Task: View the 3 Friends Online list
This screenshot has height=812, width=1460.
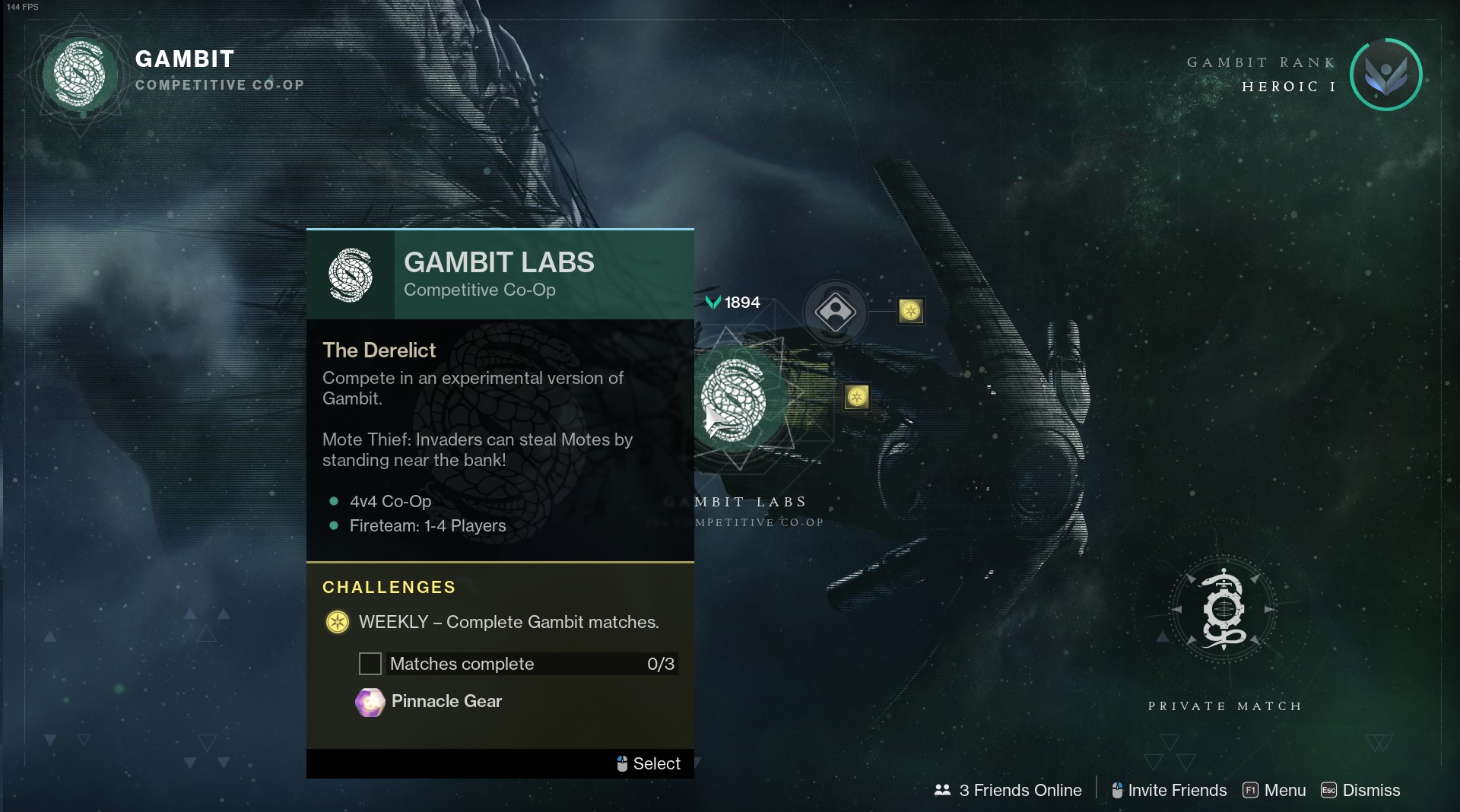Action: (1019, 790)
